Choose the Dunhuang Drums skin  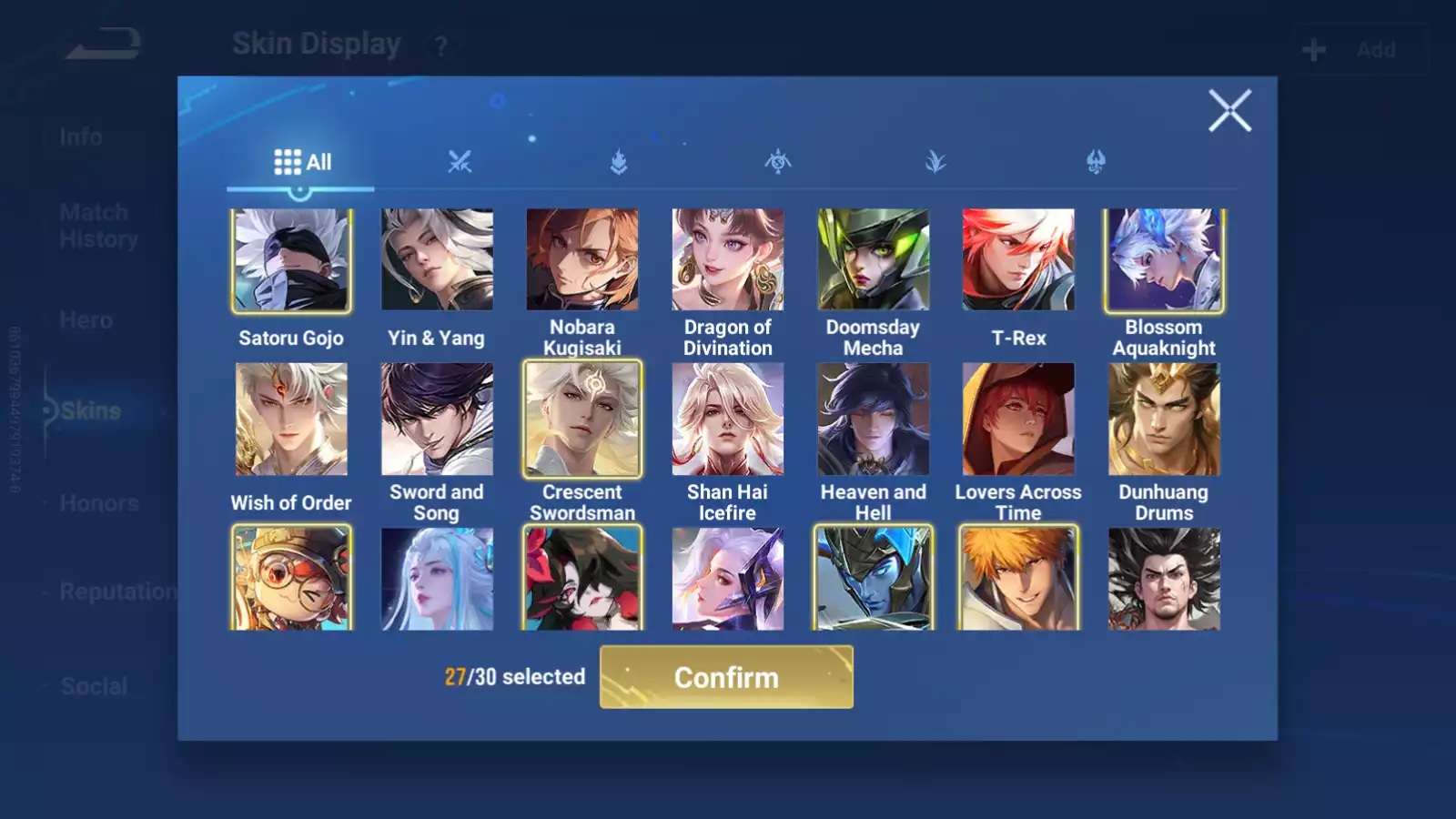coord(1164,420)
